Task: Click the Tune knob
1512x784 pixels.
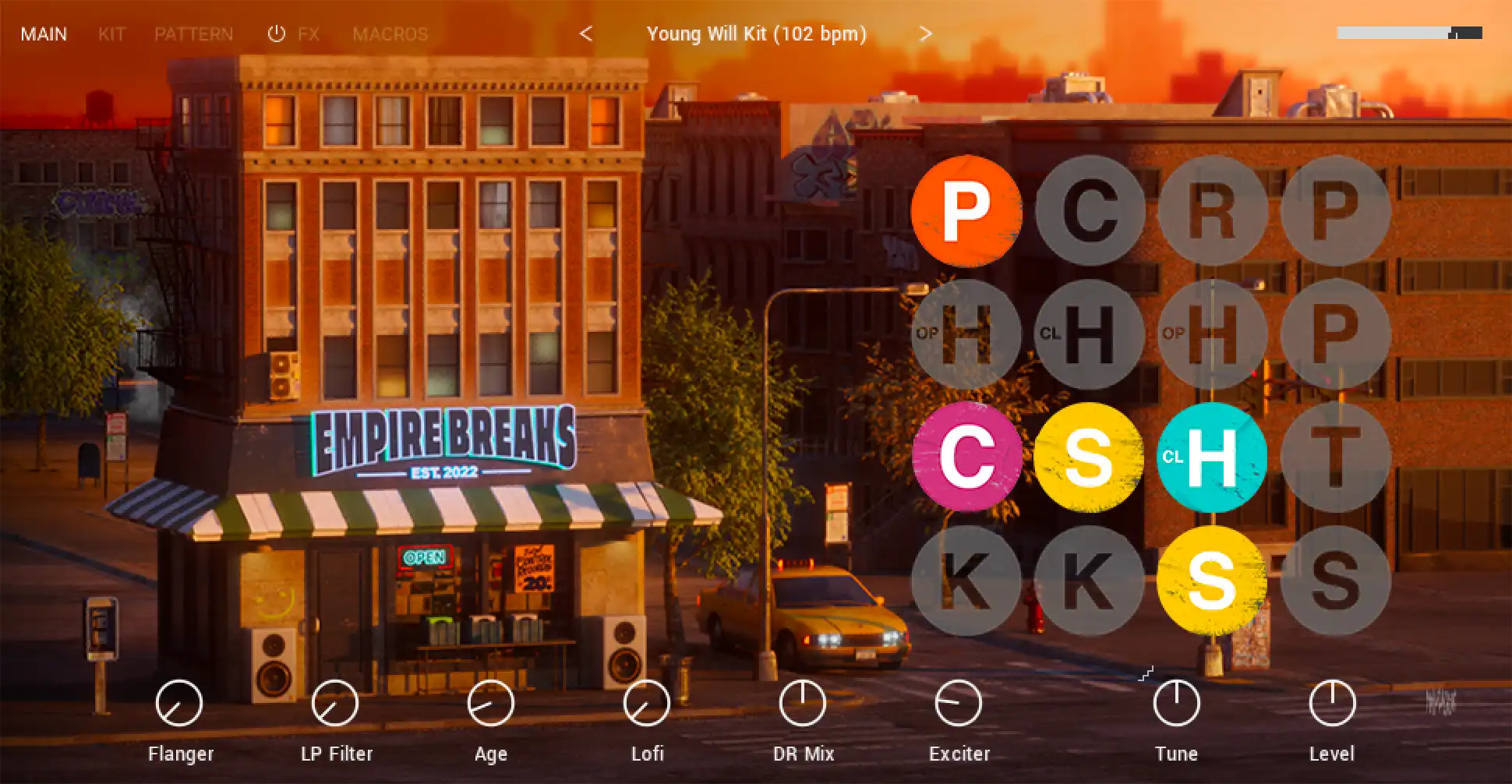Action: [1177, 703]
